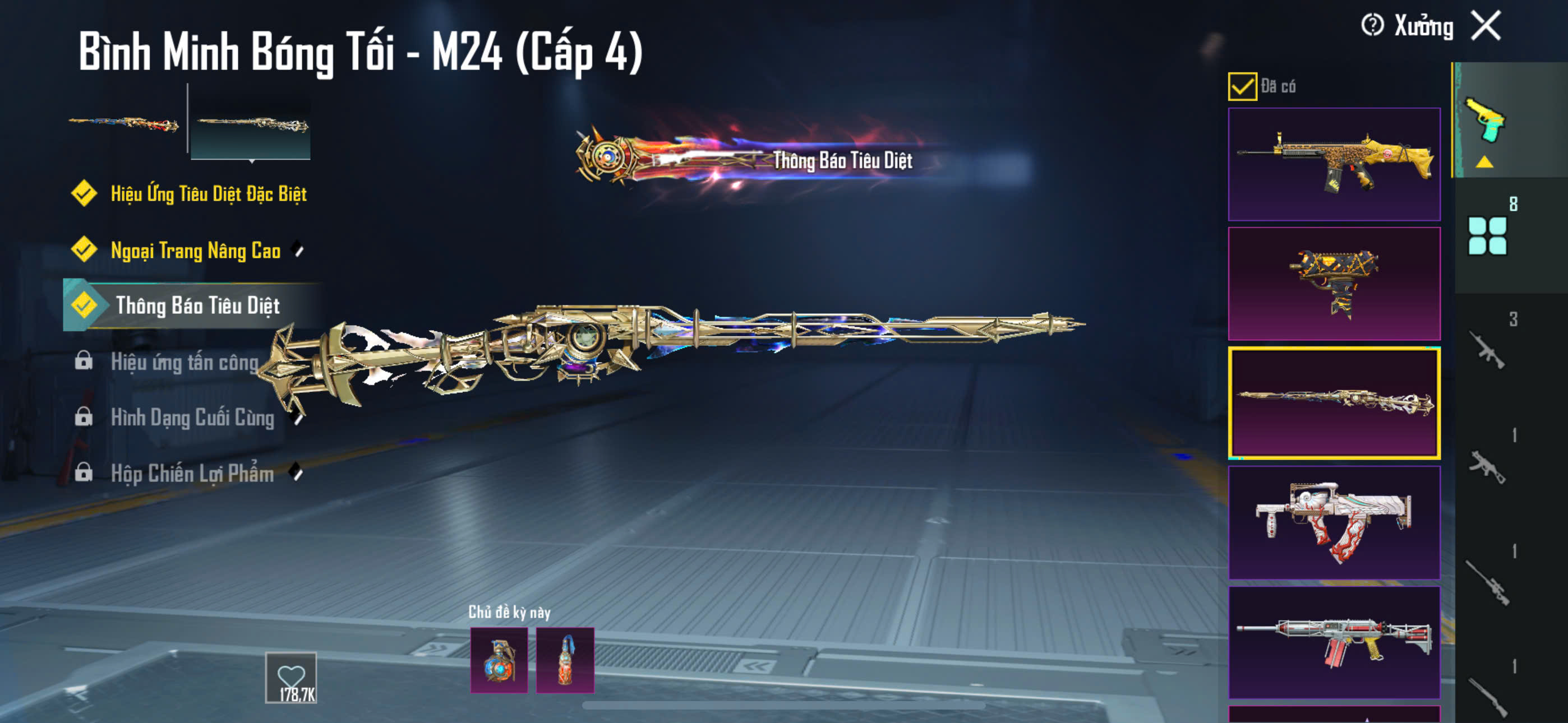
Task: Switch to the yellow pistol category tab
Action: 1486,121
